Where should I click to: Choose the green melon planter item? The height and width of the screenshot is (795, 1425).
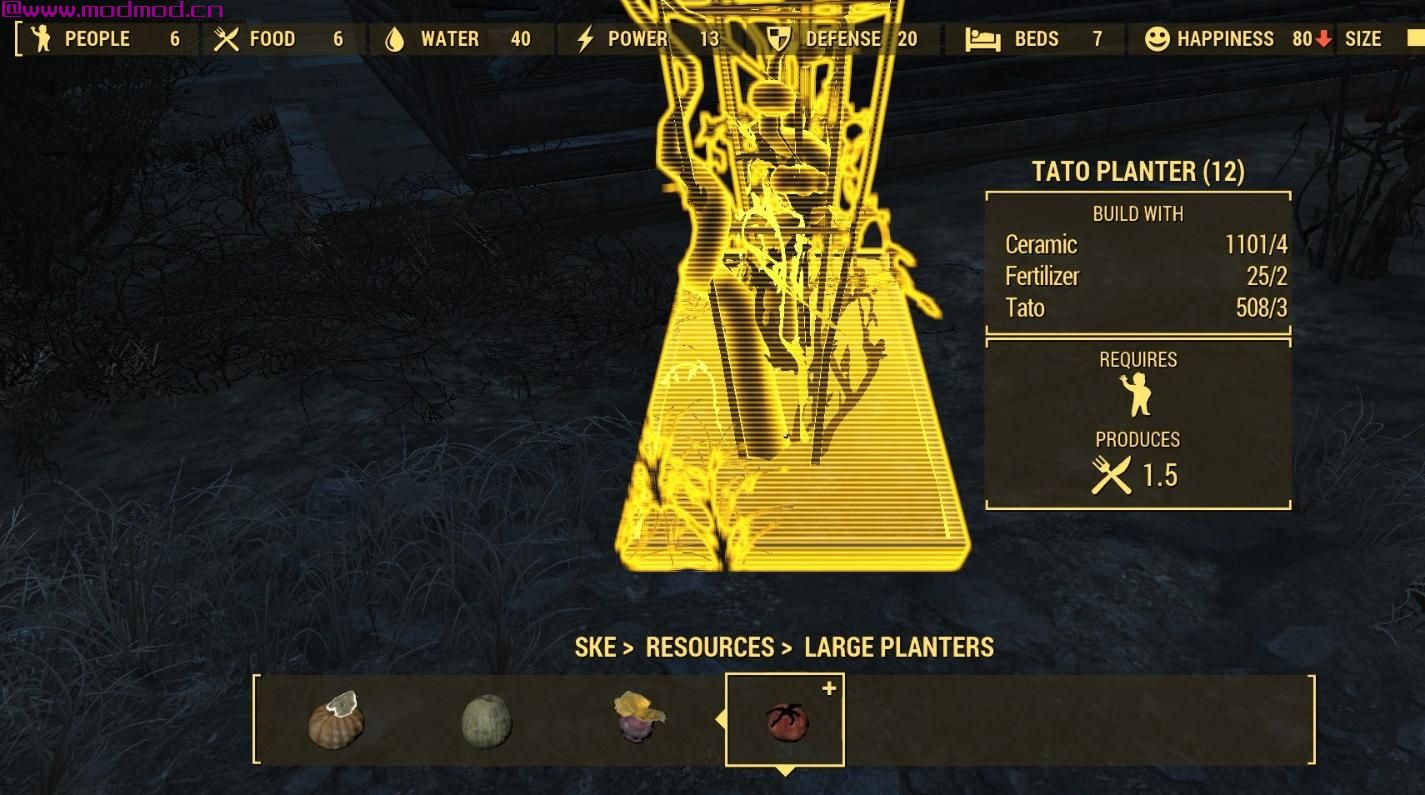(x=487, y=720)
